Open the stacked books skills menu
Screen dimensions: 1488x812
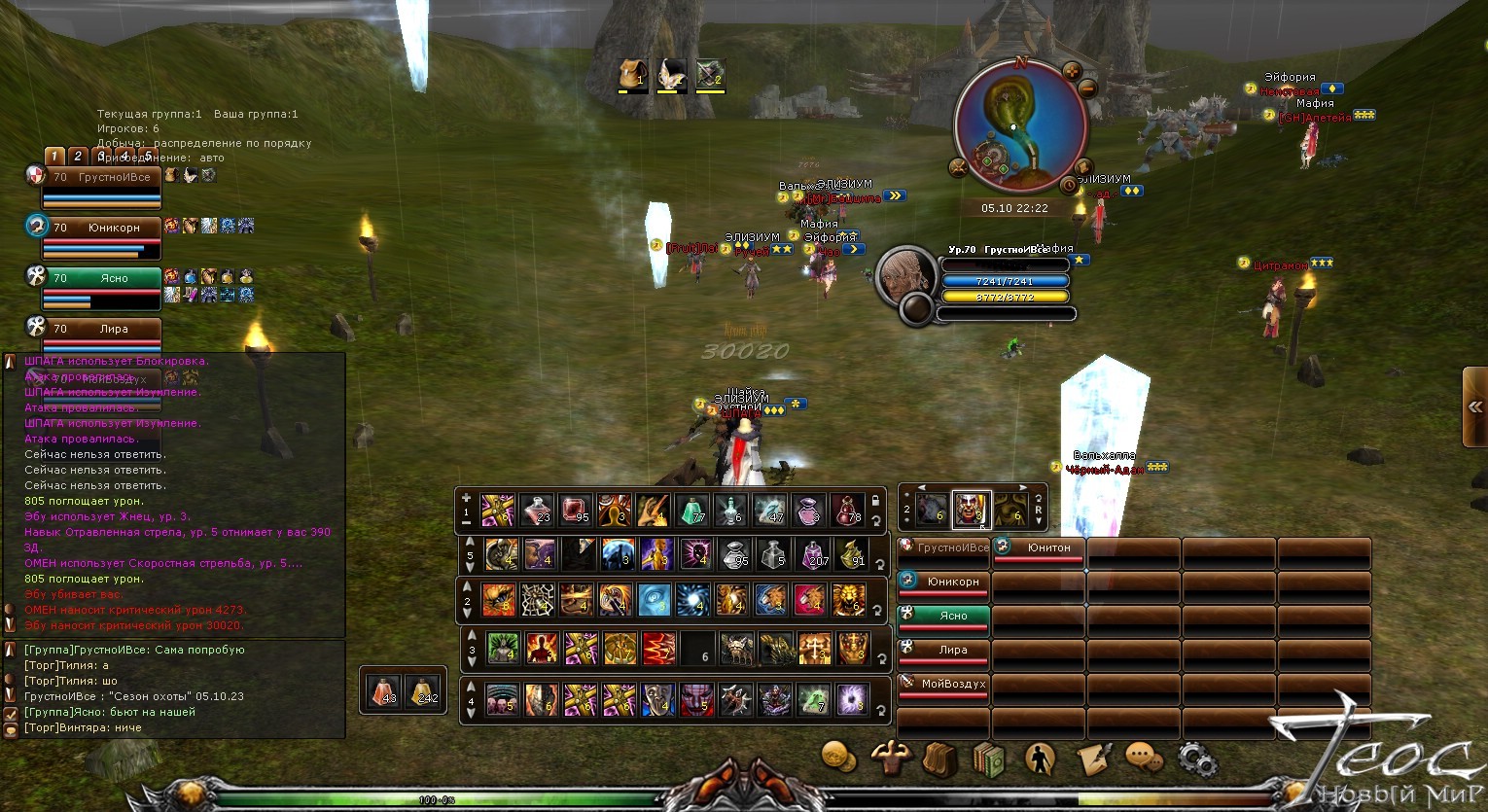pyautogui.click(x=988, y=759)
